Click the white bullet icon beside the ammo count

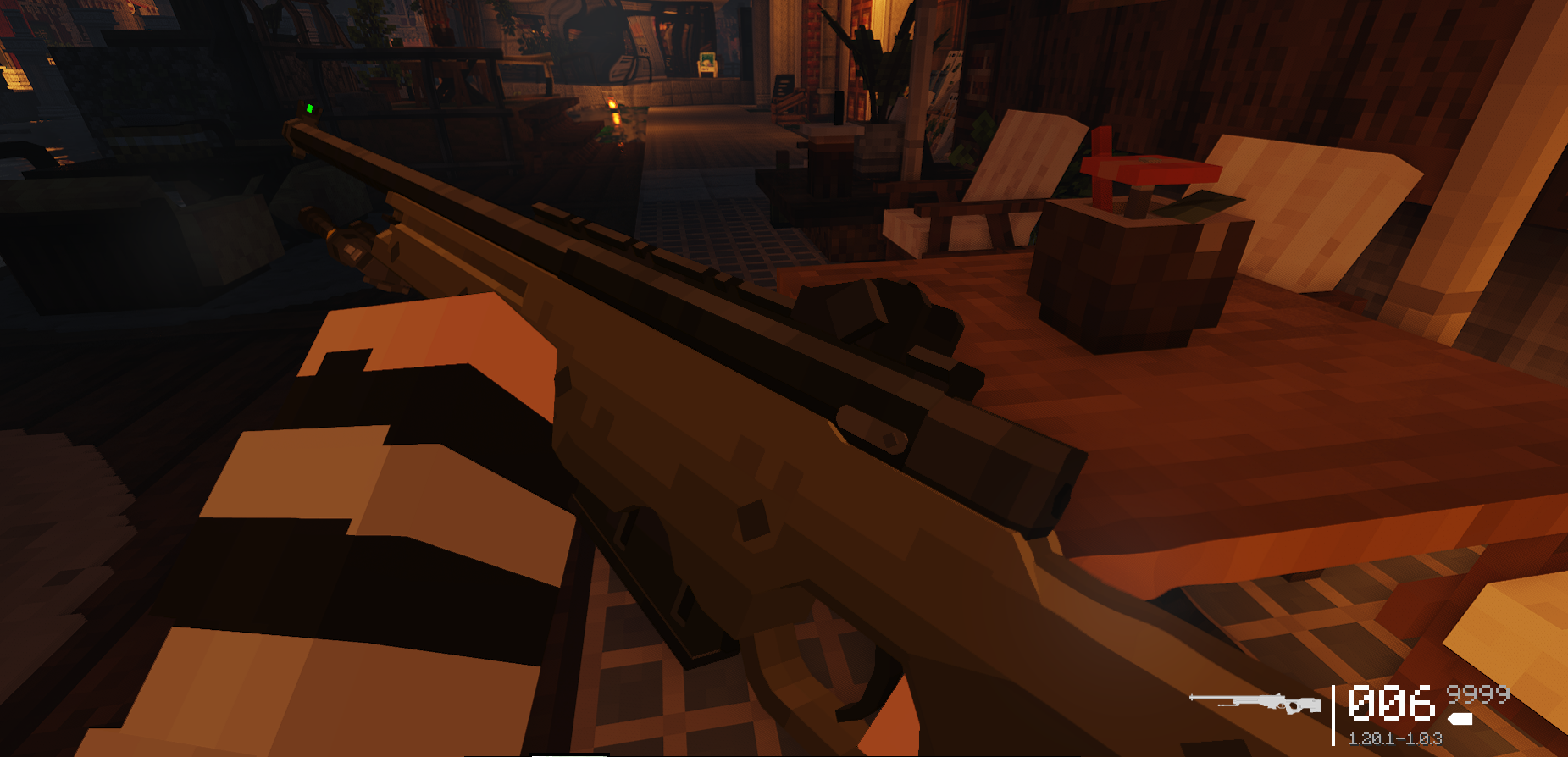1460,718
